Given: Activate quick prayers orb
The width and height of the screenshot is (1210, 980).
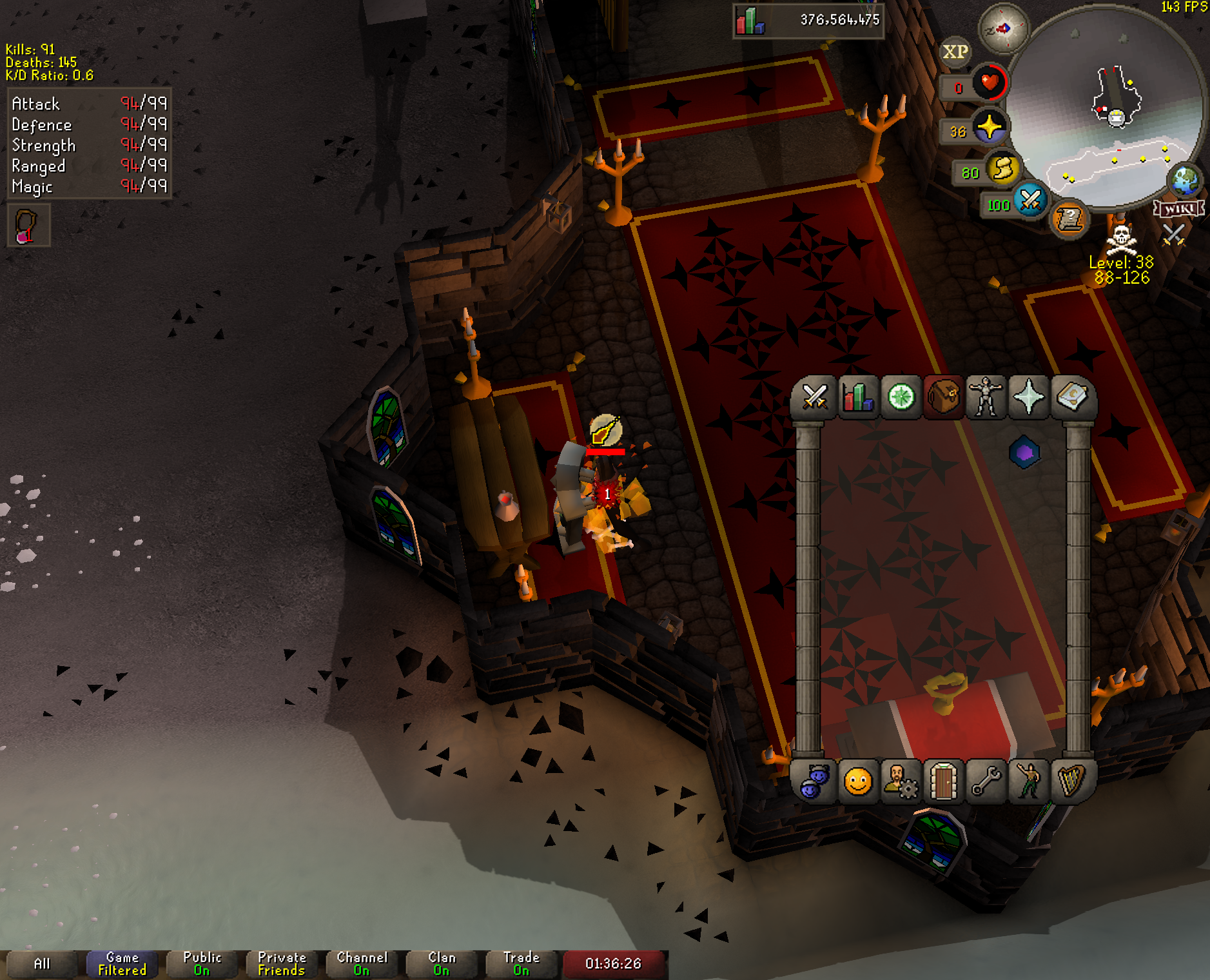Looking at the screenshot, I should click(989, 127).
